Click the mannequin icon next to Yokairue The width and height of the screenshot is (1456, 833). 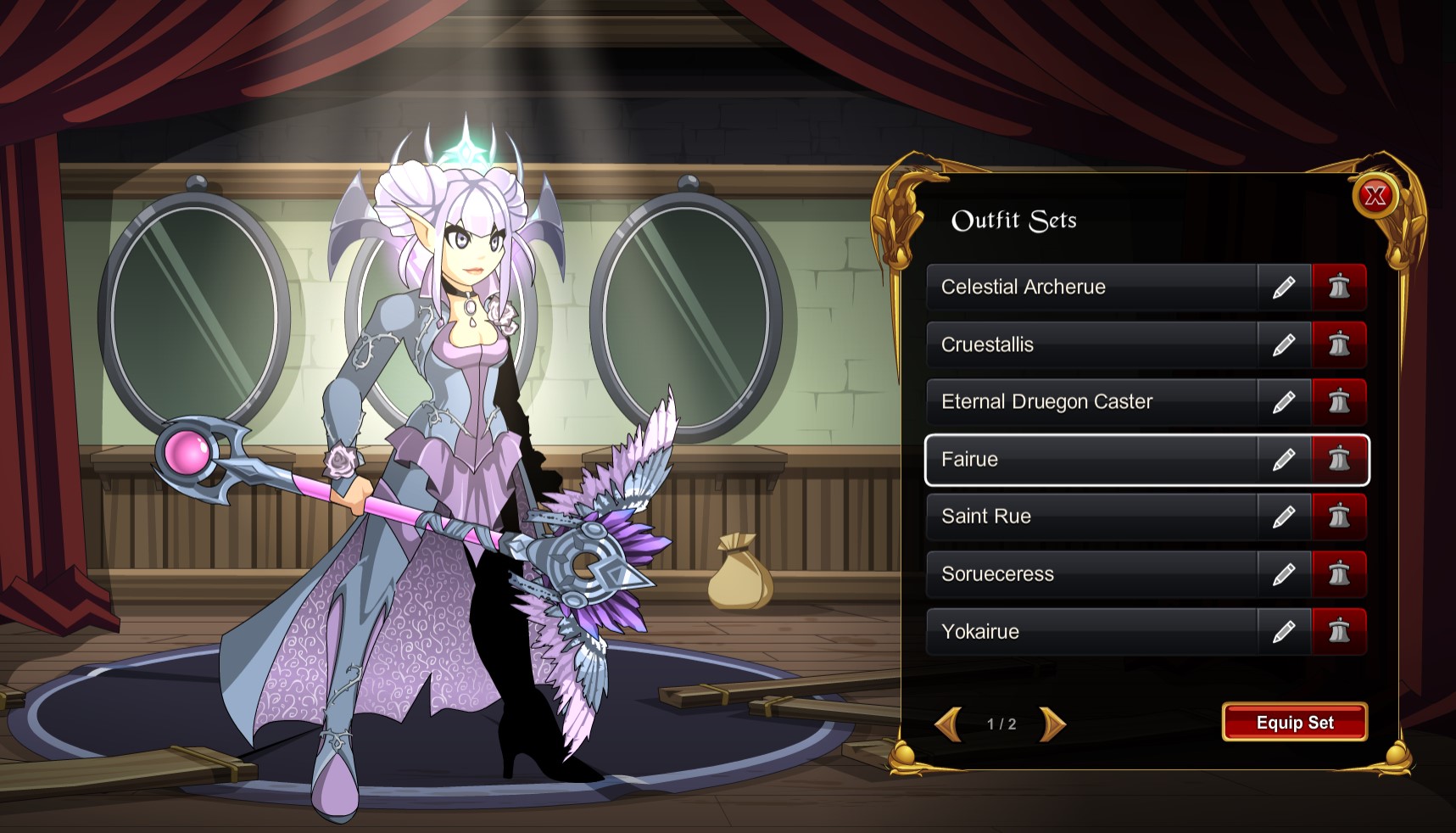click(1339, 631)
